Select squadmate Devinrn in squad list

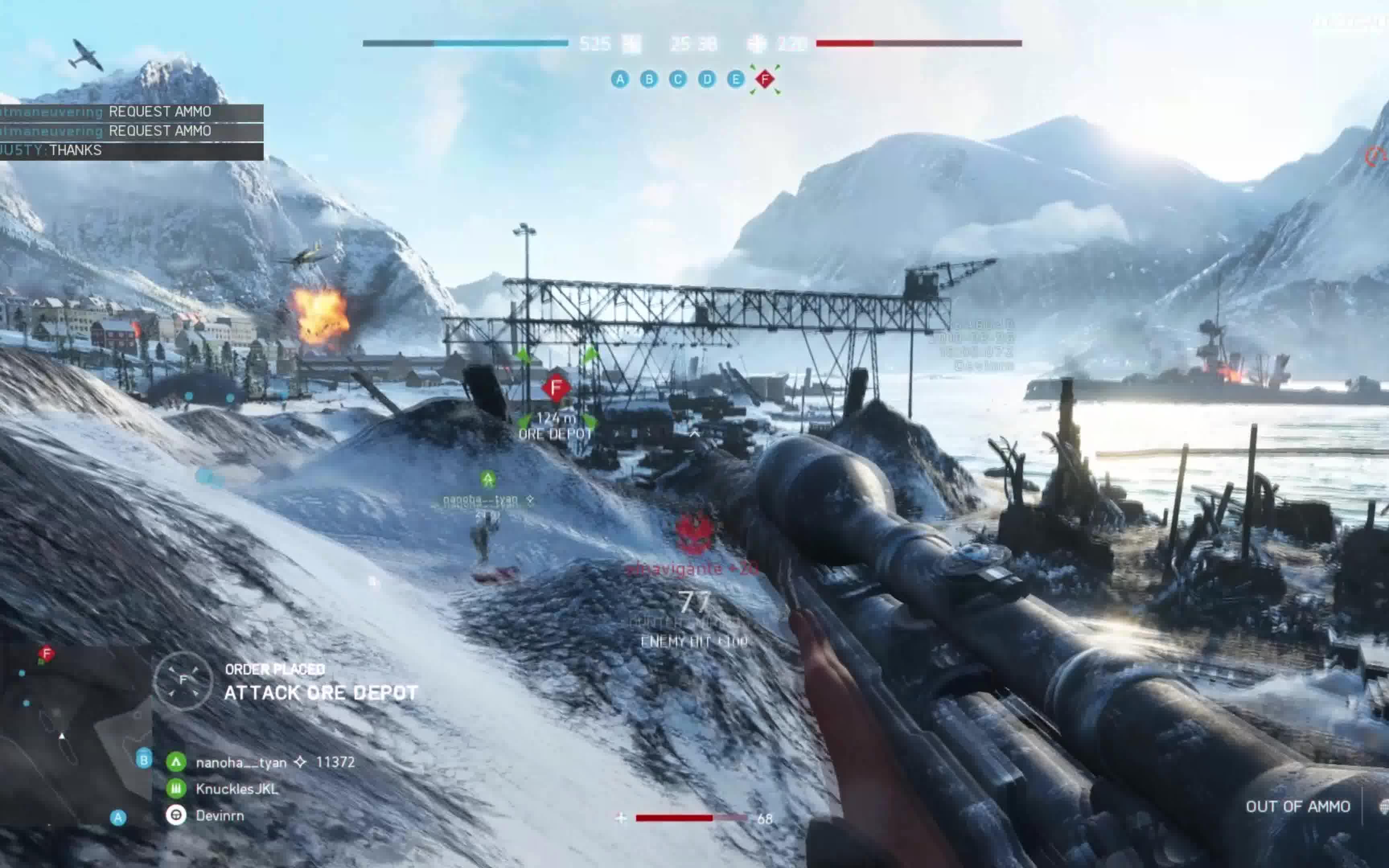[x=219, y=816]
